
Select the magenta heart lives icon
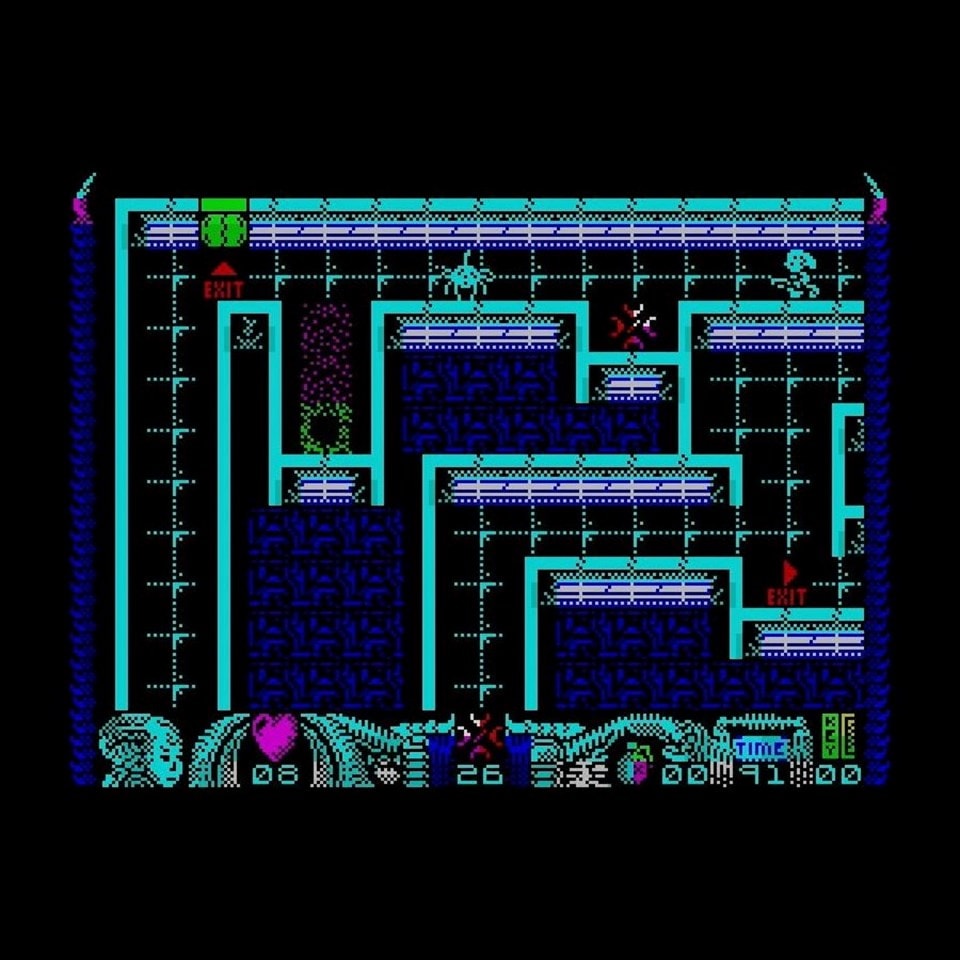tap(275, 736)
